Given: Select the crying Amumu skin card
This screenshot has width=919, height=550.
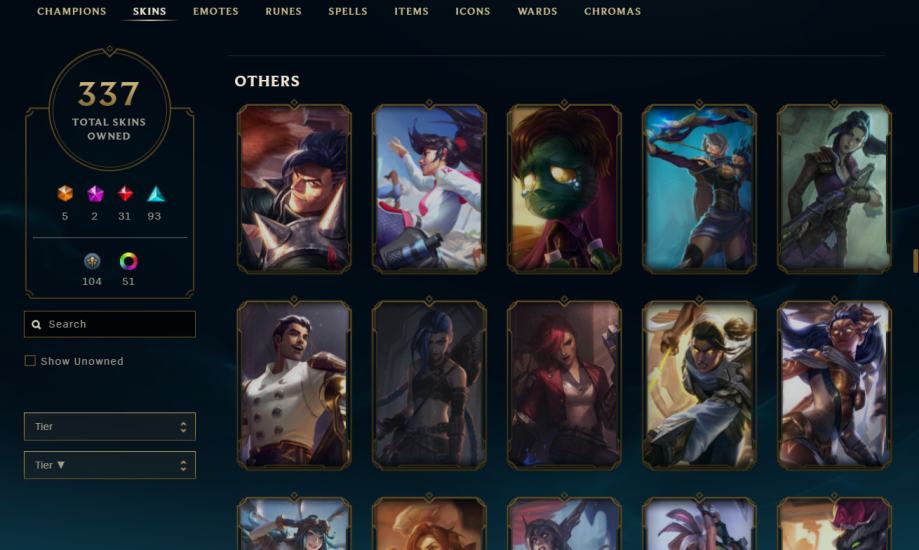Looking at the screenshot, I should coord(564,188).
